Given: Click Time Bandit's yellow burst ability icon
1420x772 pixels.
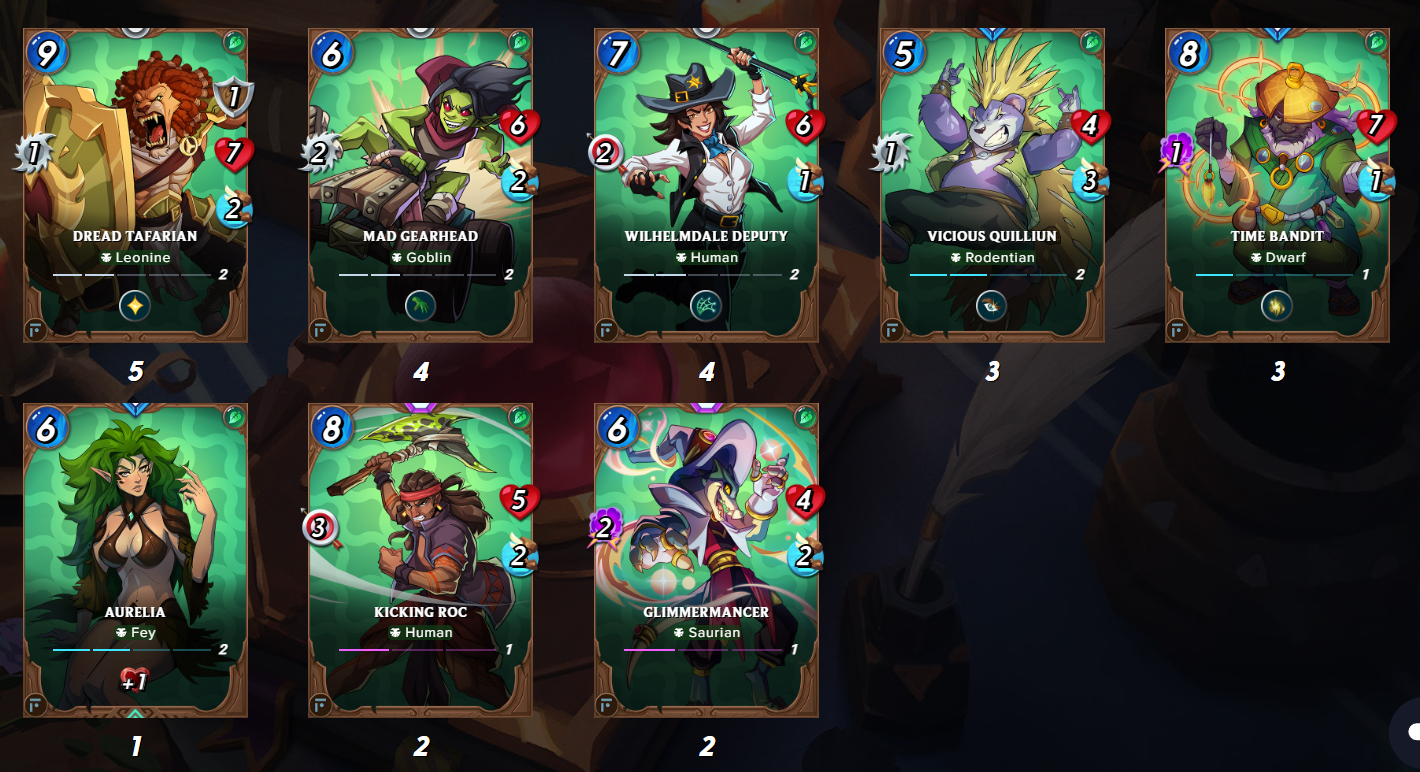Looking at the screenshot, I should click(x=1277, y=306).
